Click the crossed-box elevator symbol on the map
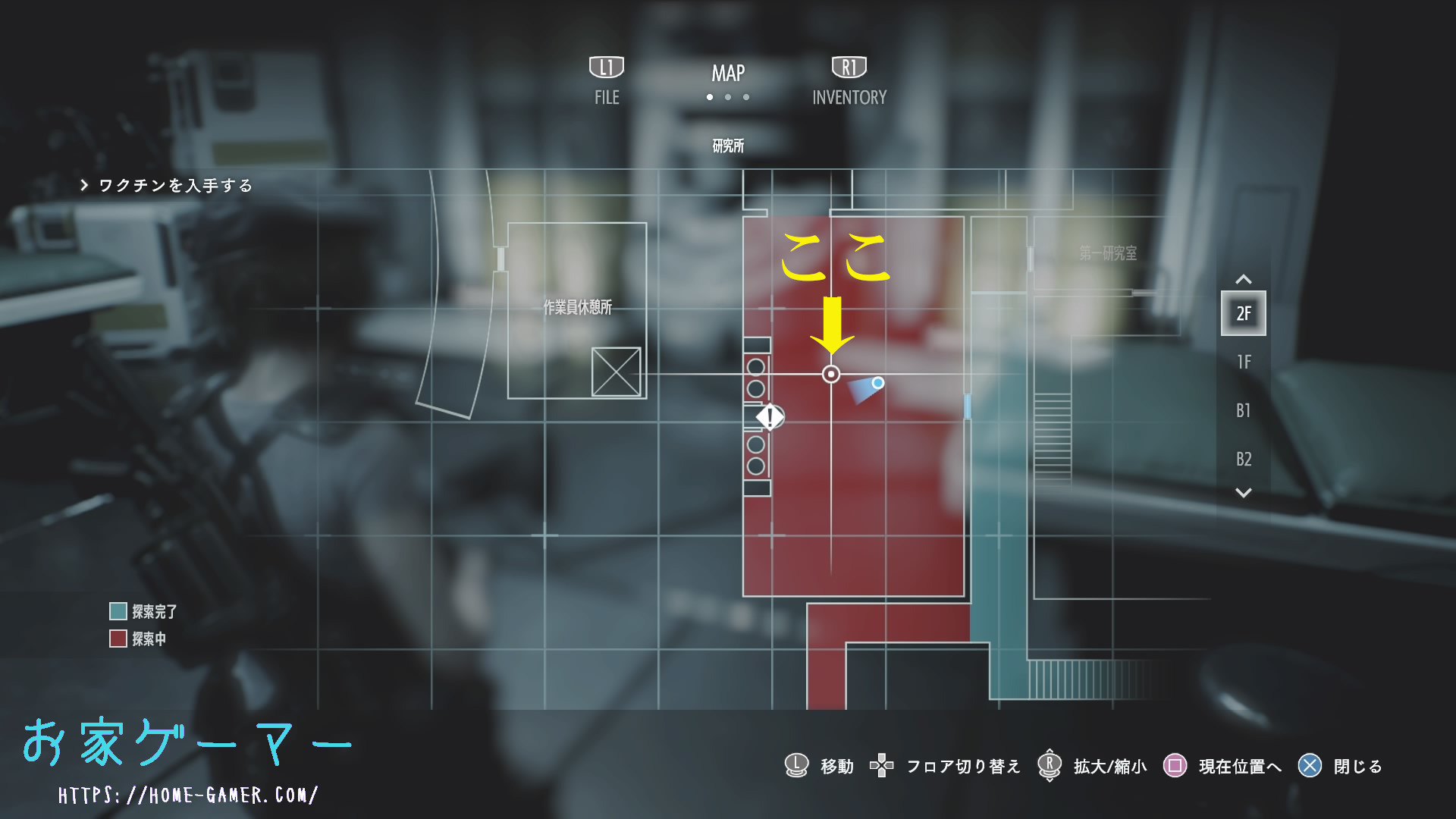Viewport: 1456px width, 819px height. (616, 372)
